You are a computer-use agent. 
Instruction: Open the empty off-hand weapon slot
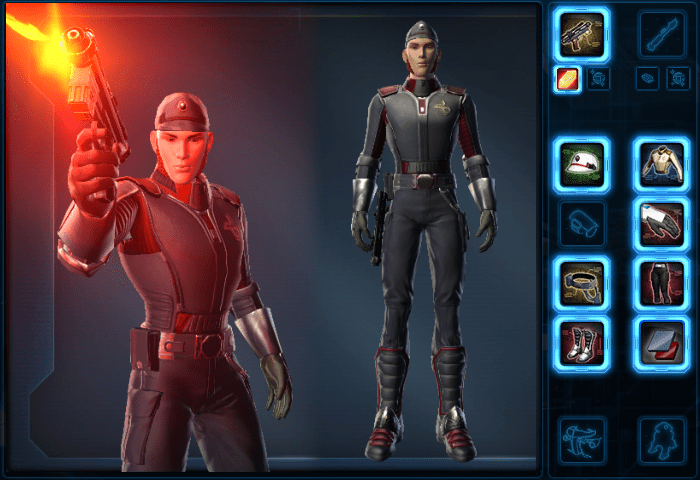pos(662,35)
